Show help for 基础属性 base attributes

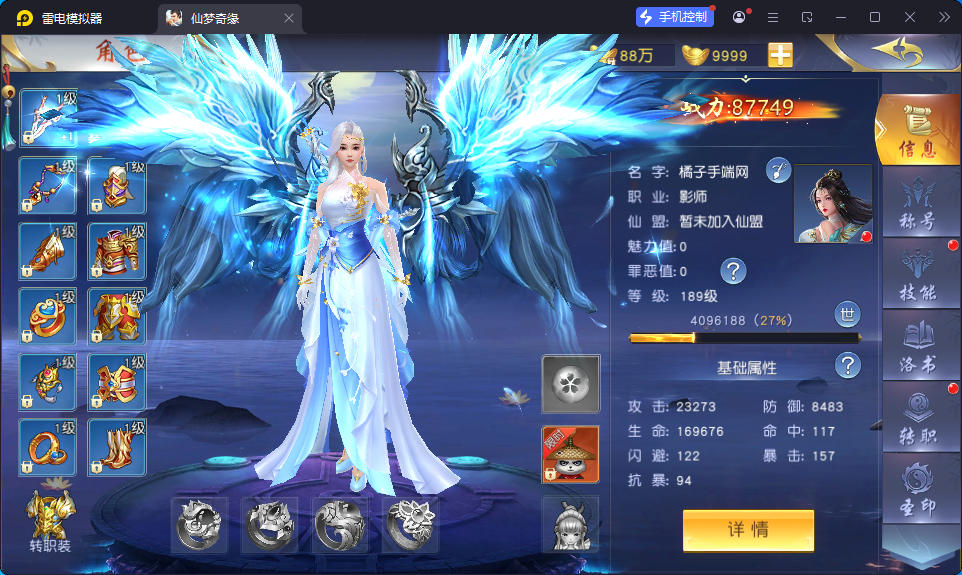[x=848, y=366]
